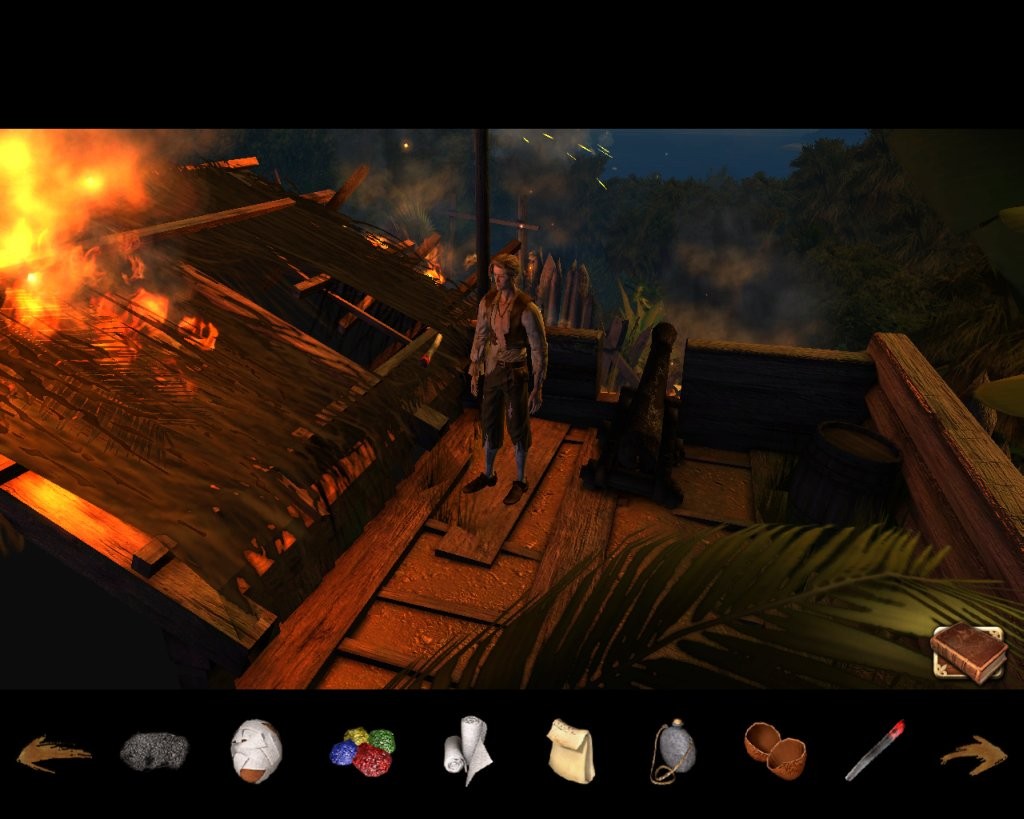Select the colored gemstones item
This screenshot has height=819, width=1024.
click(x=363, y=752)
